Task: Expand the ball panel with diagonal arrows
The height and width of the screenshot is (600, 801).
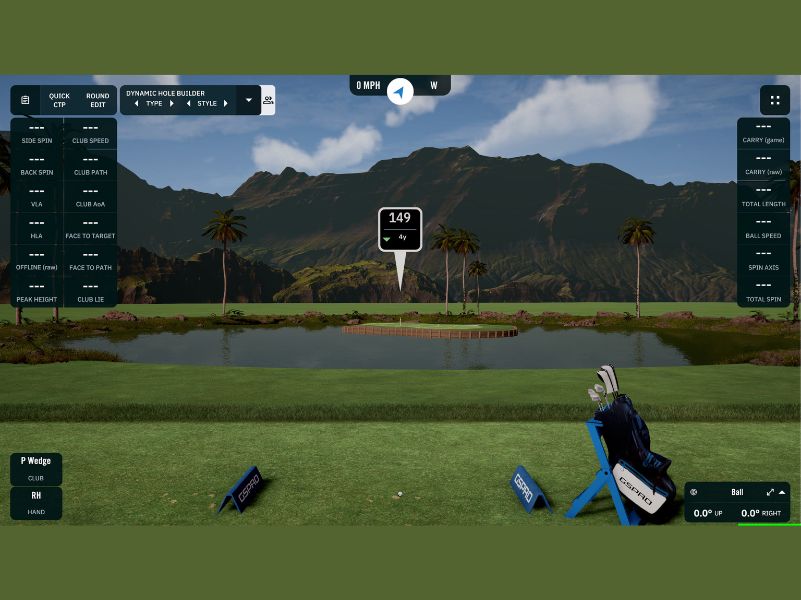Action: [770, 492]
